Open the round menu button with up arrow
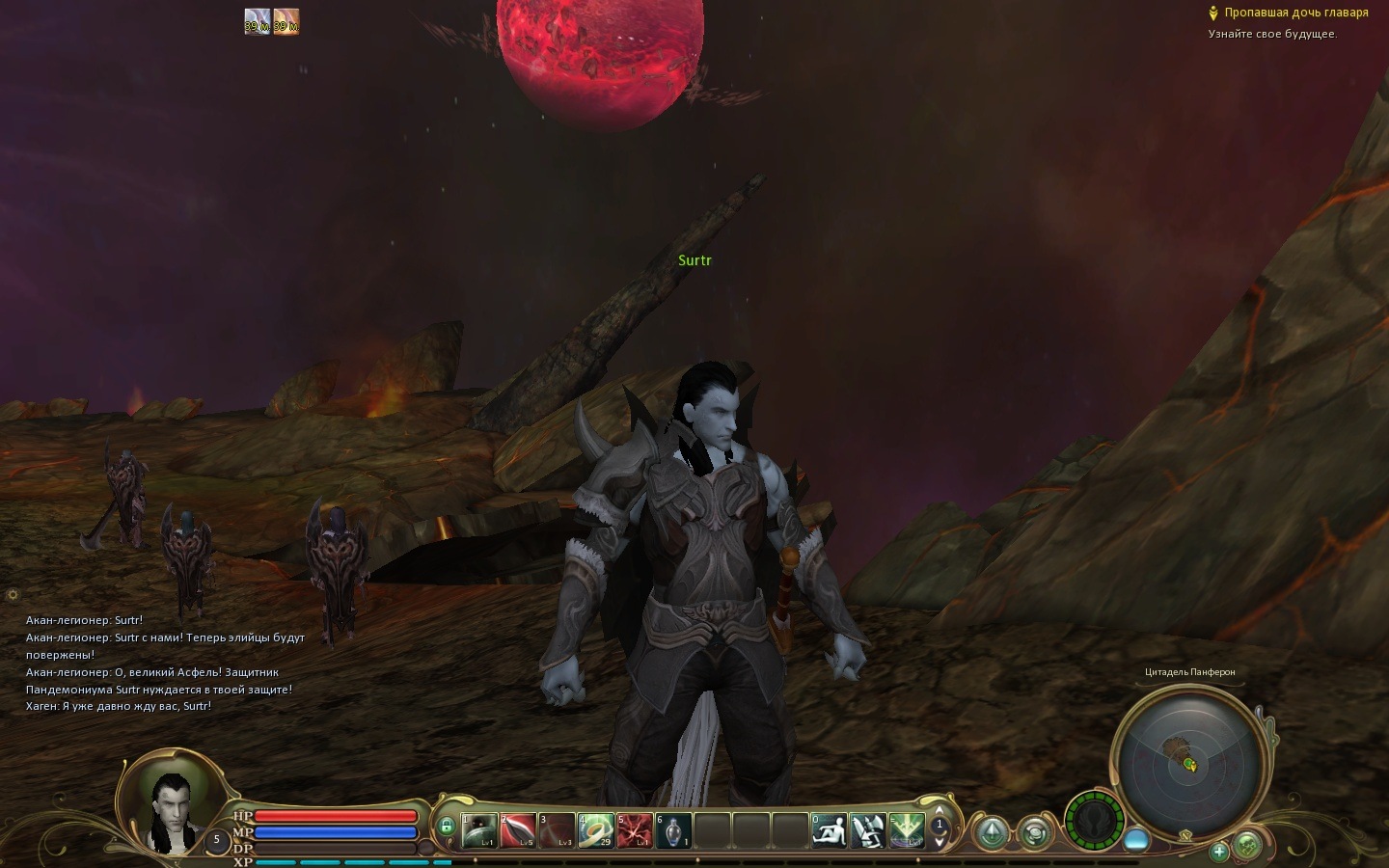Image resolution: width=1389 pixels, height=868 pixels. click(x=992, y=832)
